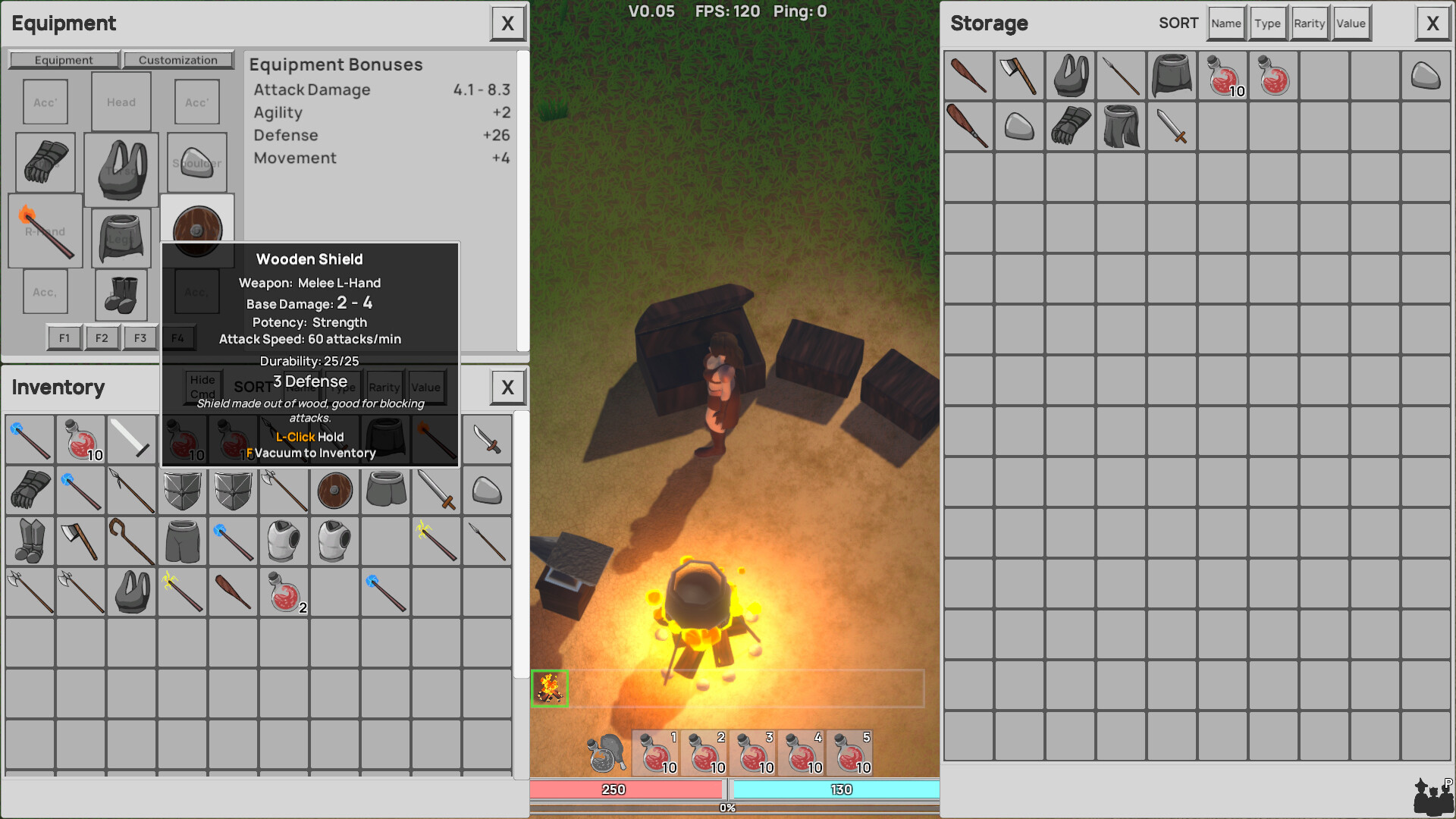Toggle the F4 loadout preset

[179, 337]
